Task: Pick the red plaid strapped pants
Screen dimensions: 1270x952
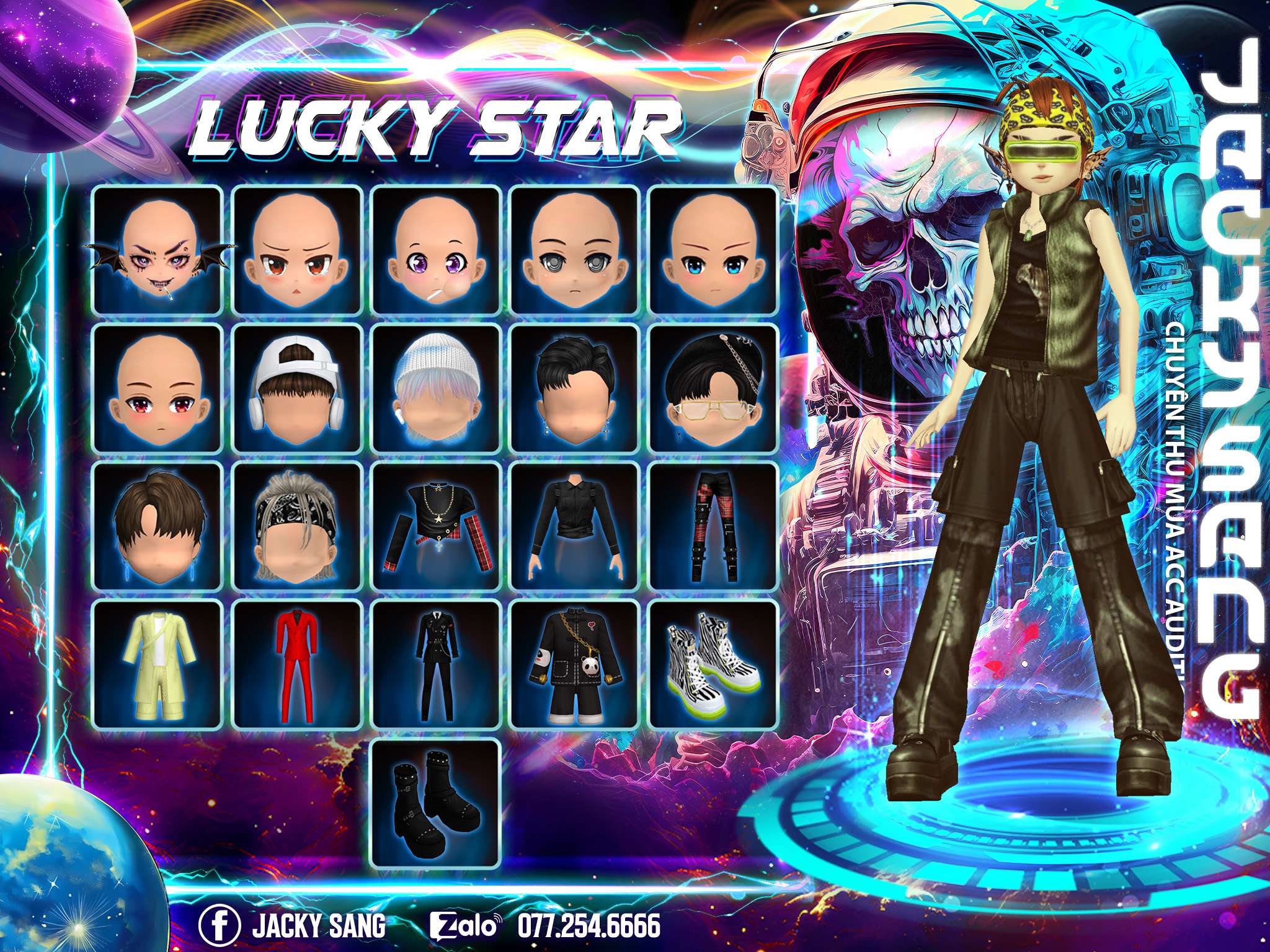Action: [x=714, y=527]
